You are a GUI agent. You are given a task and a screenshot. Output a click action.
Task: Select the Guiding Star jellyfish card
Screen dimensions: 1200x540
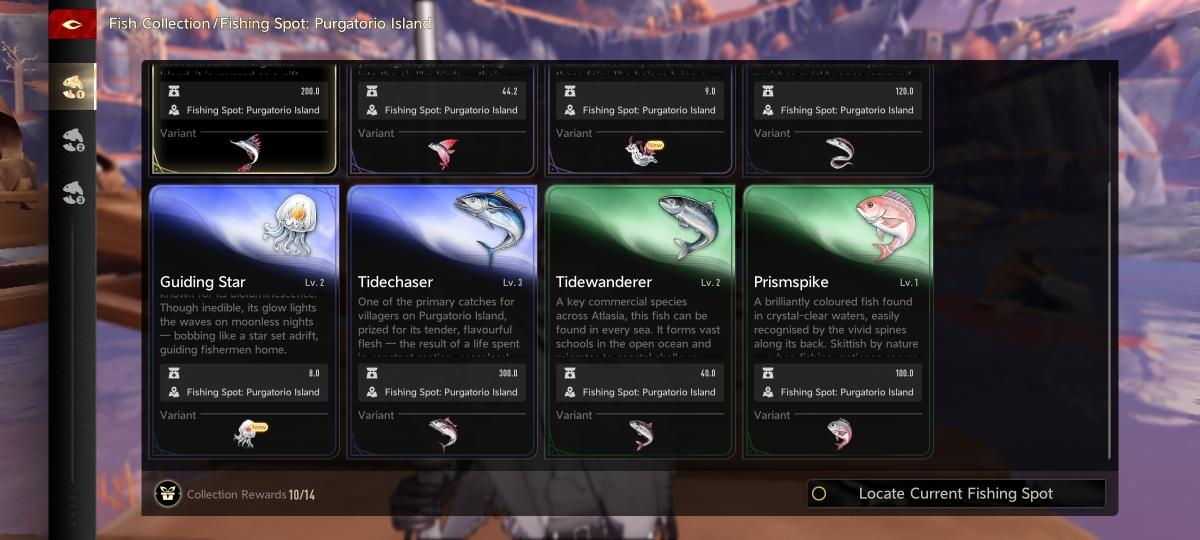pyautogui.click(x=244, y=320)
